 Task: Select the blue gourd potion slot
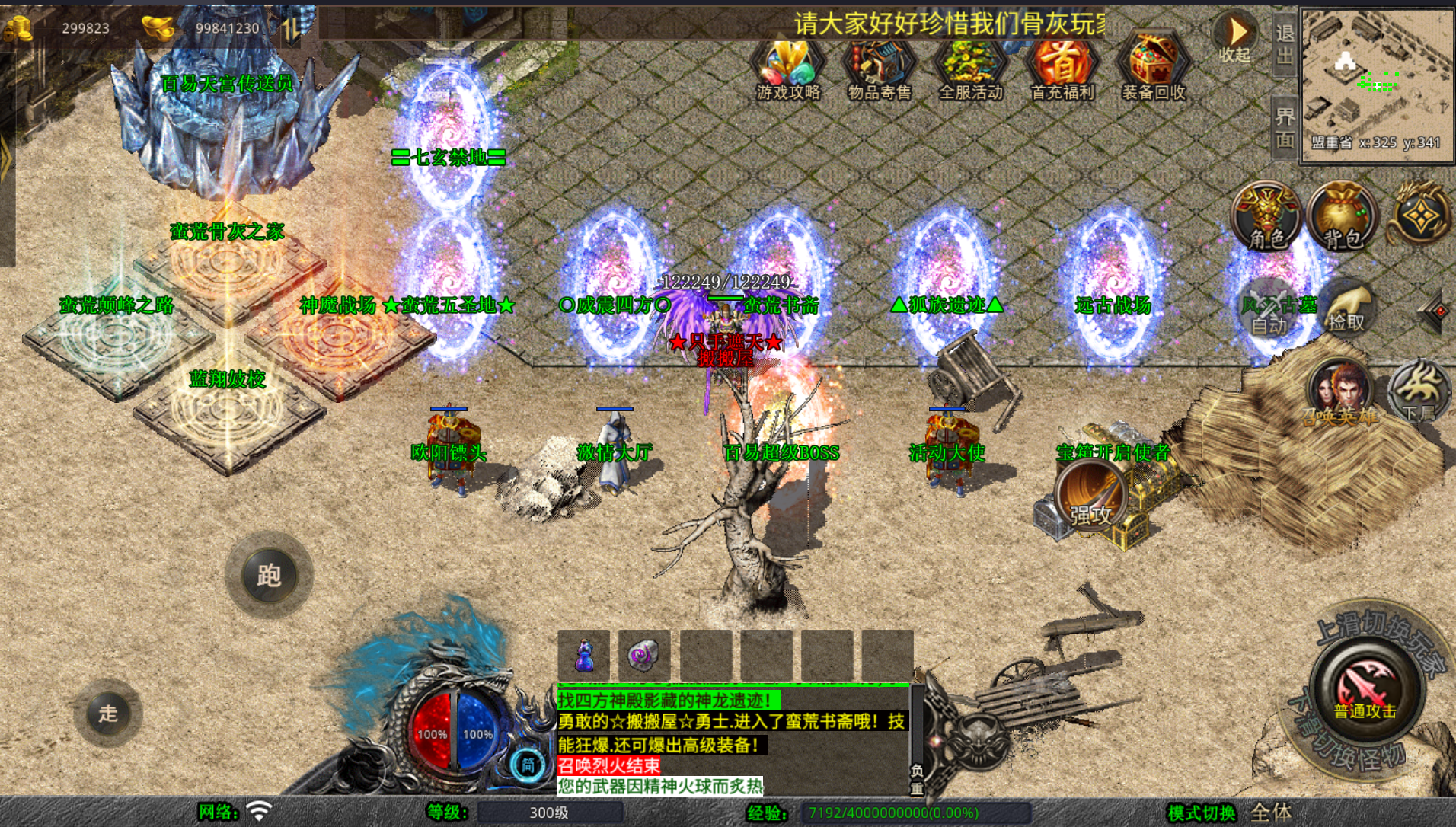(x=584, y=655)
